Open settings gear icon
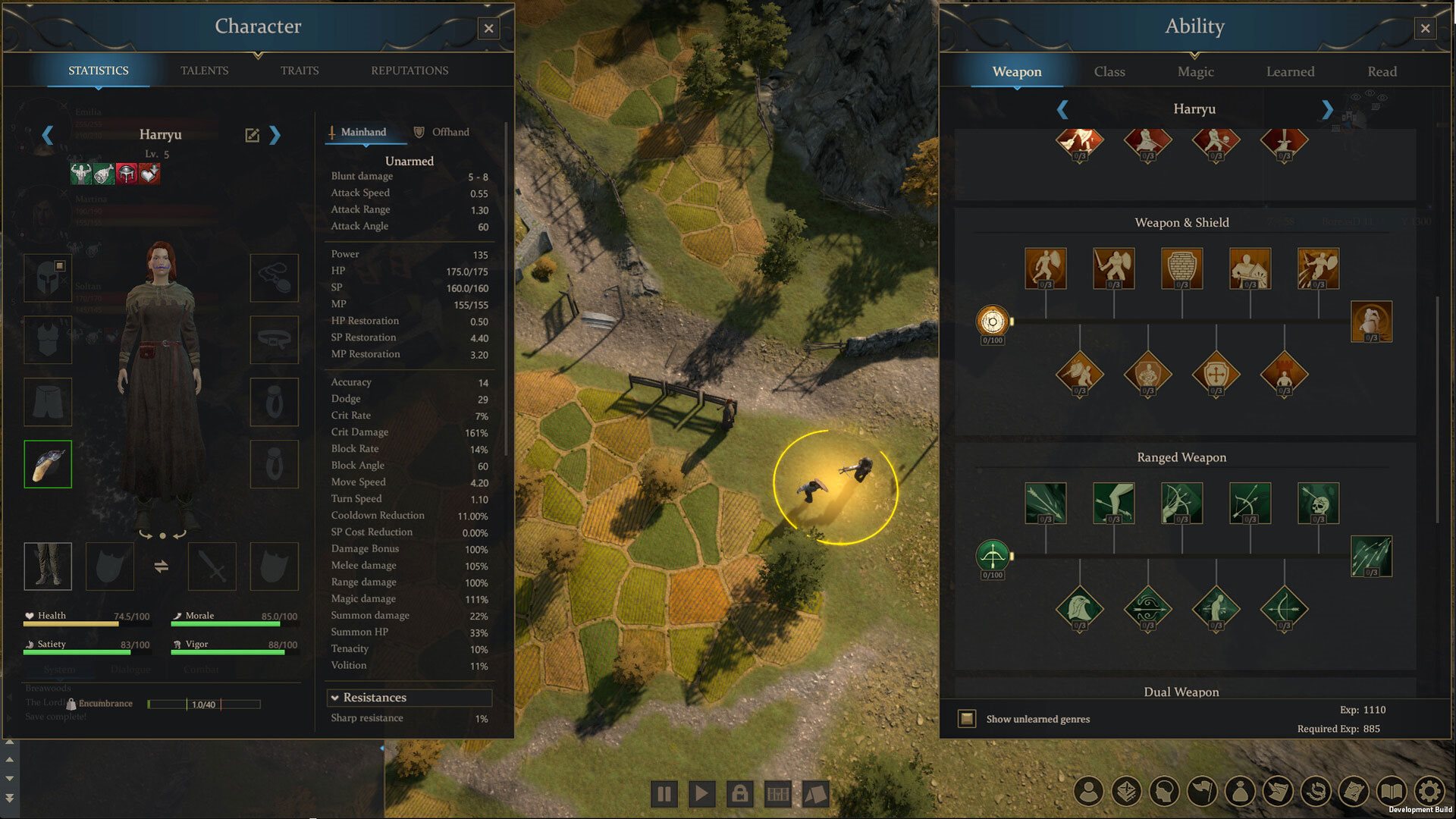1456x819 pixels. click(x=1429, y=791)
